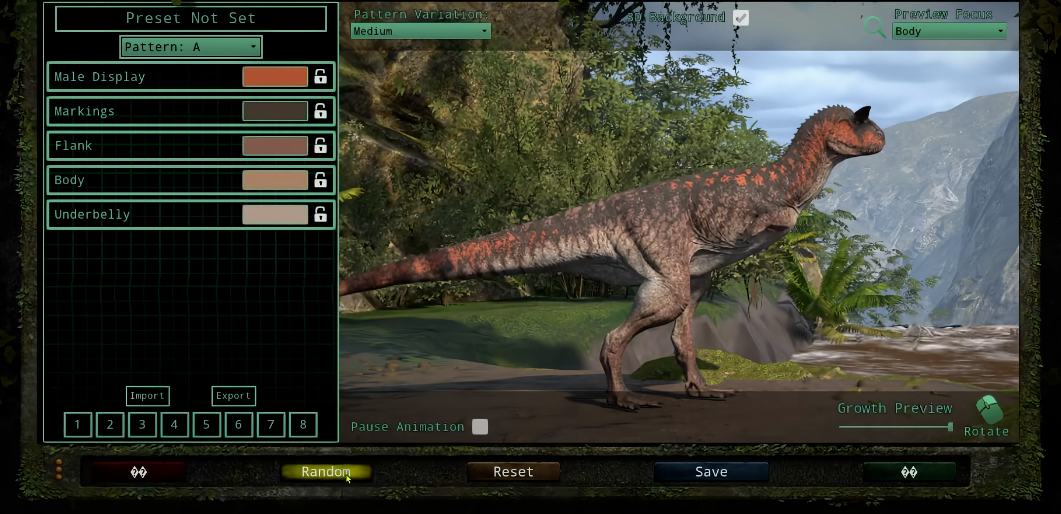
Task: Edit the Underbelly color swatch
Action: 275,214
